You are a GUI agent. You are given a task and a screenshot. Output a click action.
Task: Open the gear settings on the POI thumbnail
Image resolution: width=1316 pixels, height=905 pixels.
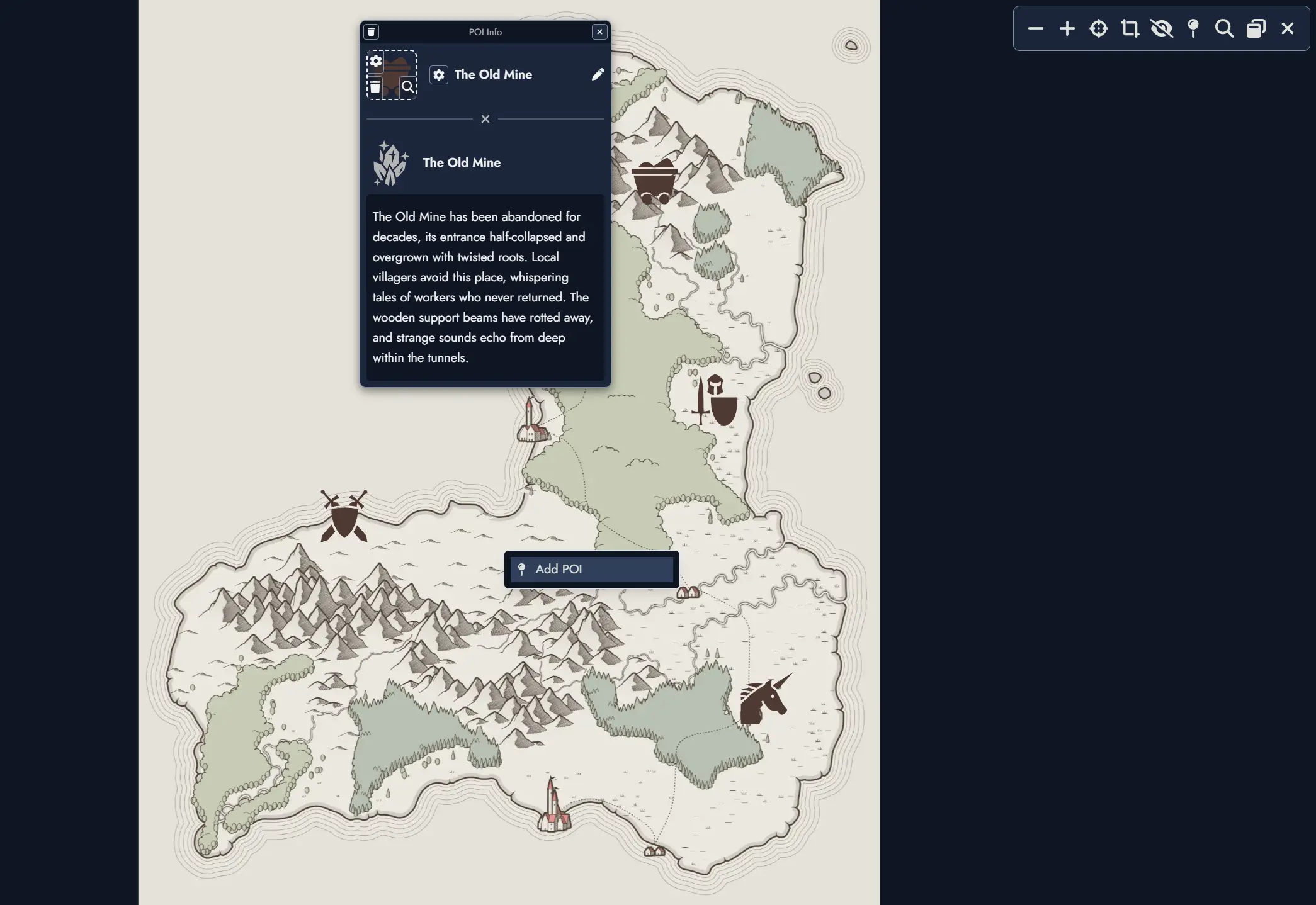pyautogui.click(x=375, y=62)
